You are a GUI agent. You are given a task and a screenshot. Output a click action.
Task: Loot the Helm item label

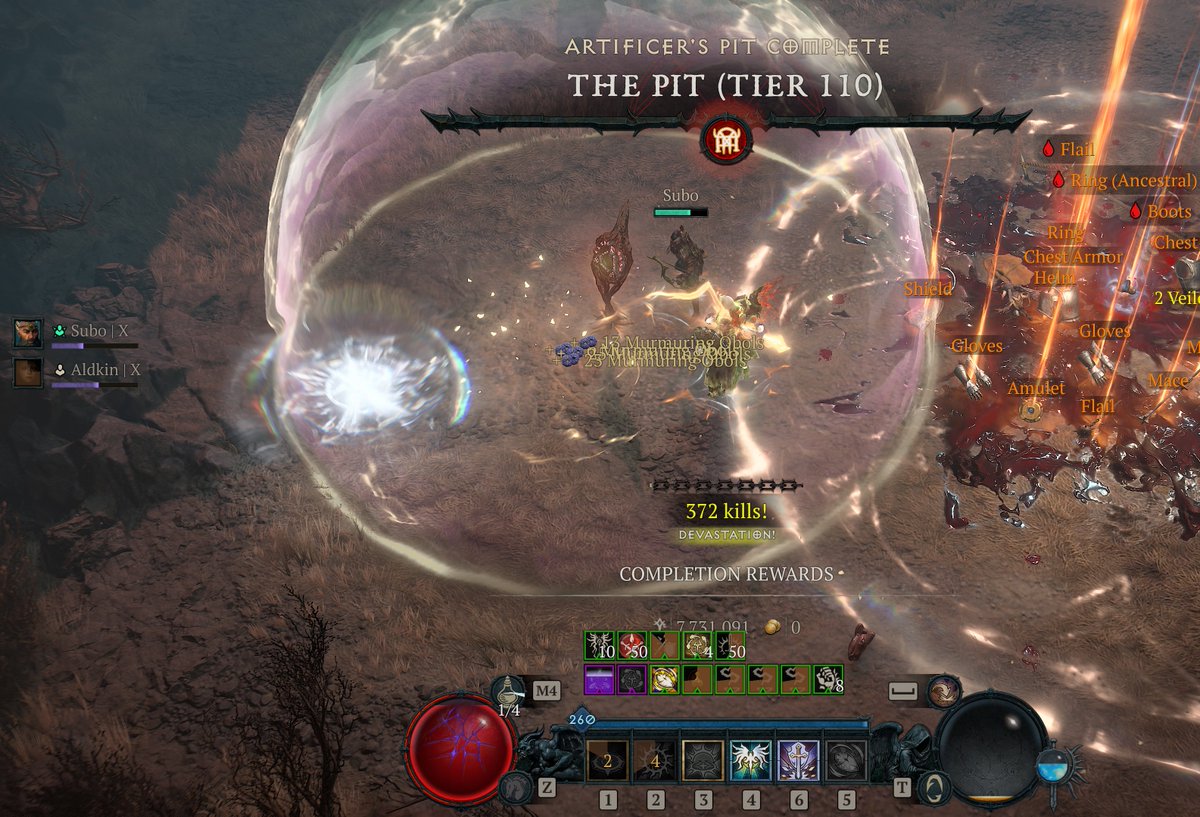1053,277
